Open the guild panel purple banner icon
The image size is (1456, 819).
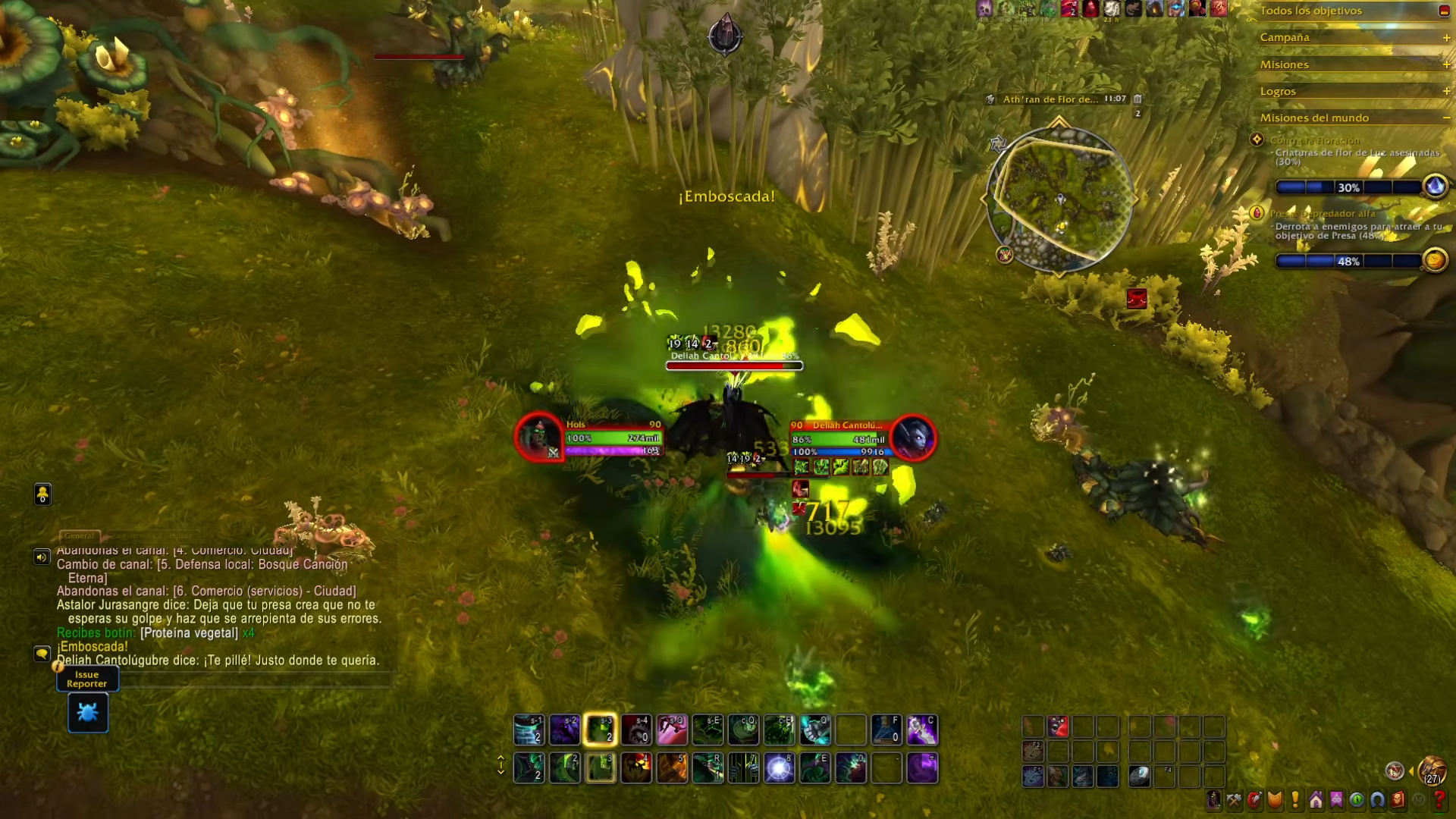[x=1336, y=801]
